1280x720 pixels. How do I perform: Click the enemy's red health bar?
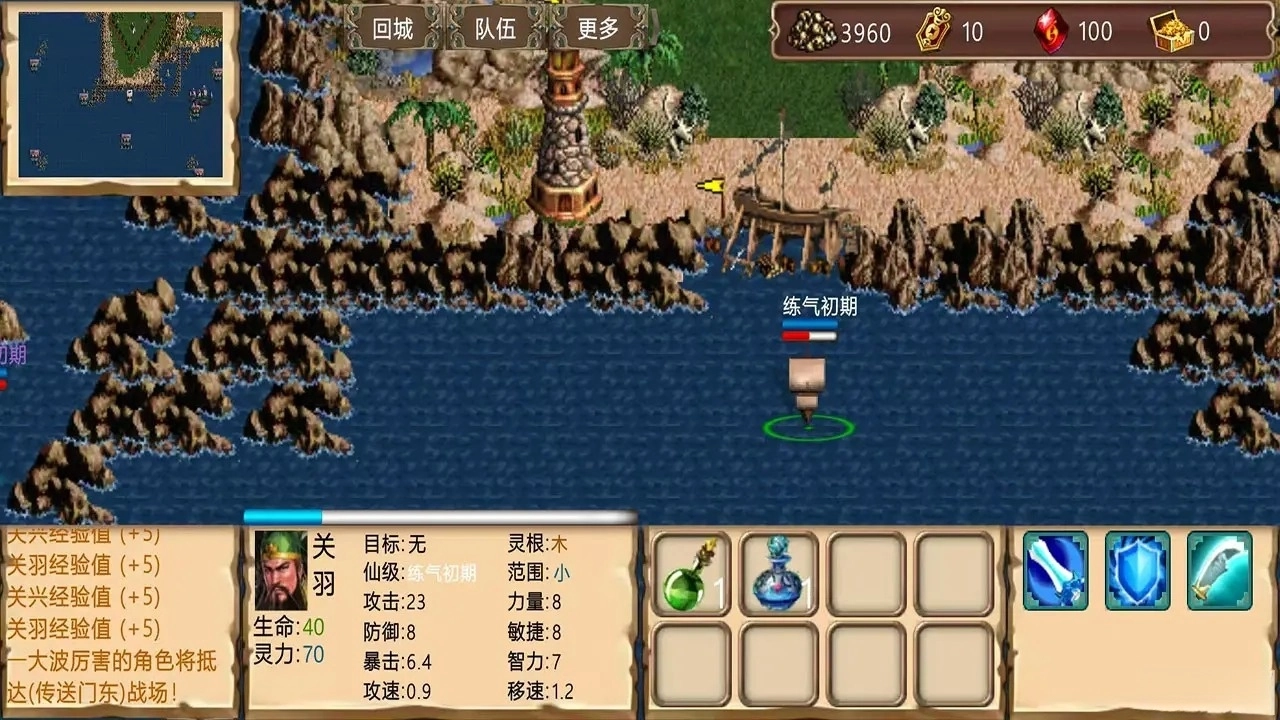(x=808, y=337)
